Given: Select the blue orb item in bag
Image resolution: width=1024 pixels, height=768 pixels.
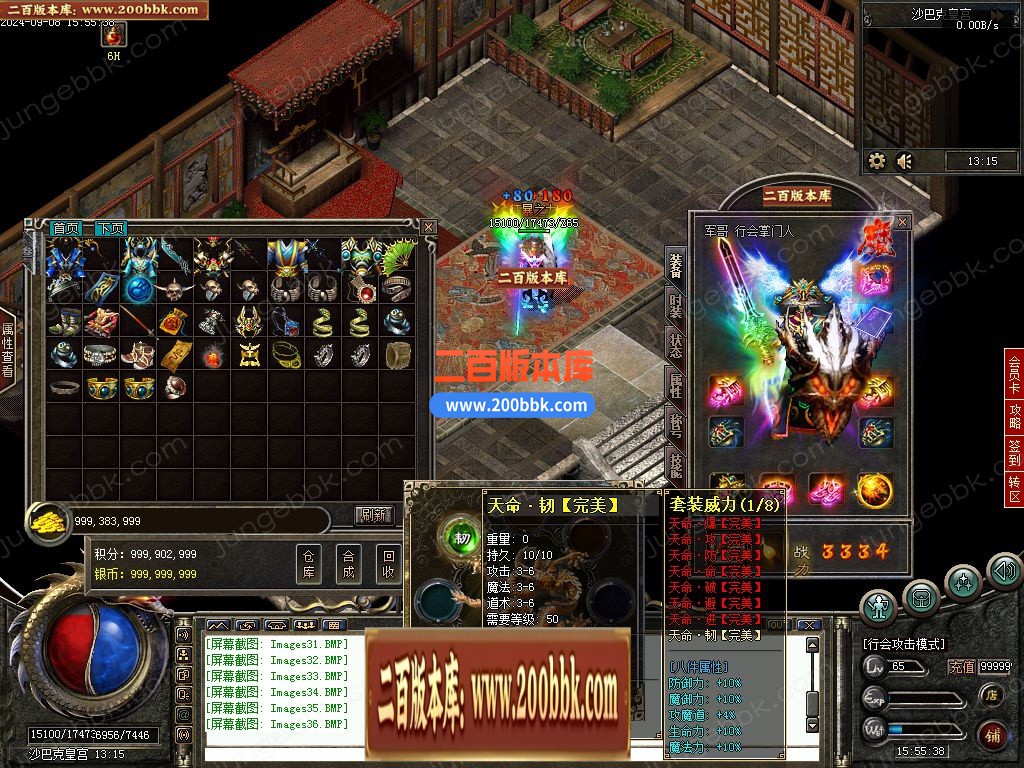Looking at the screenshot, I should click(x=139, y=290).
